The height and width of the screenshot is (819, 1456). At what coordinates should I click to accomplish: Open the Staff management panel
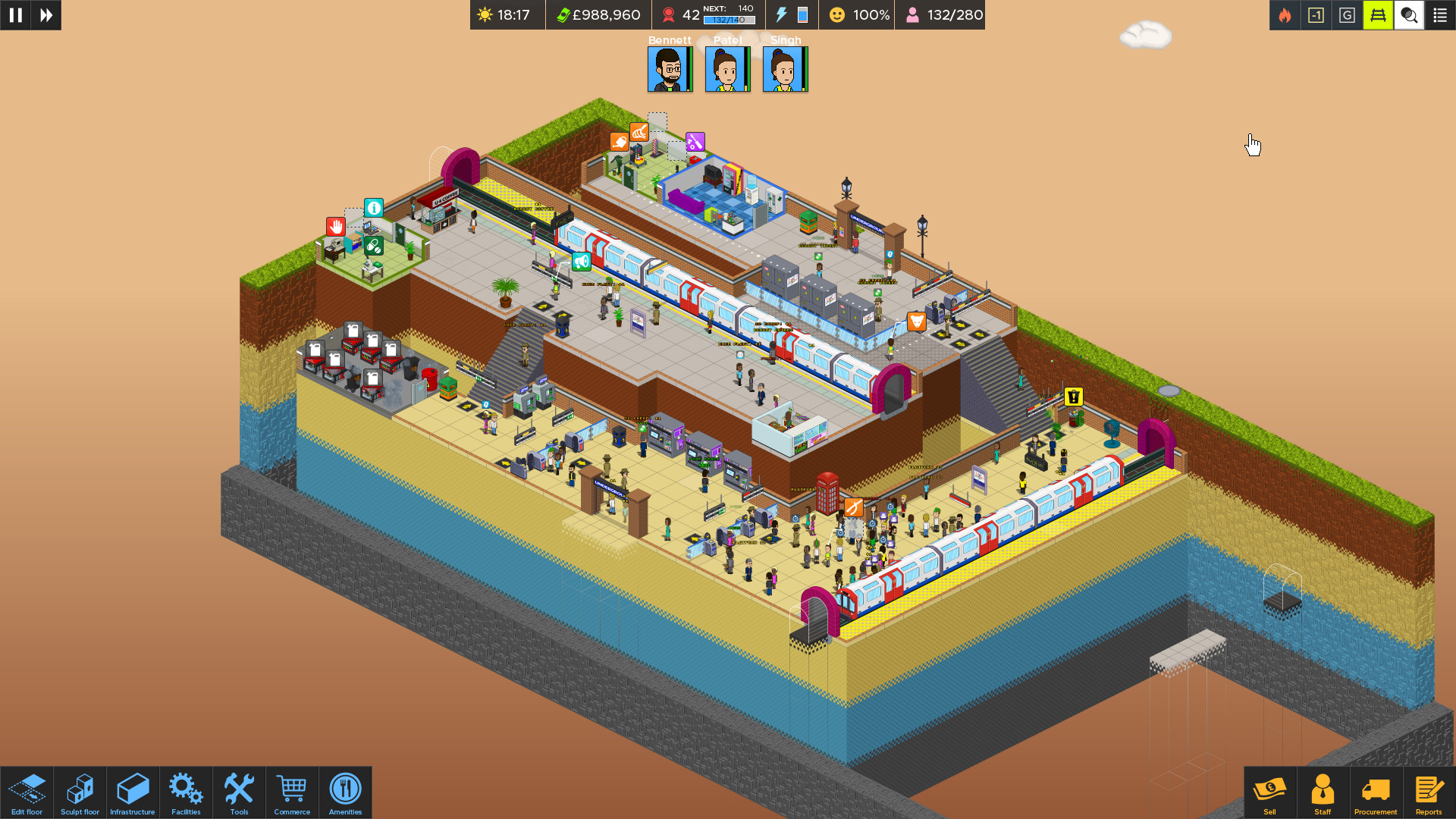(x=1323, y=792)
